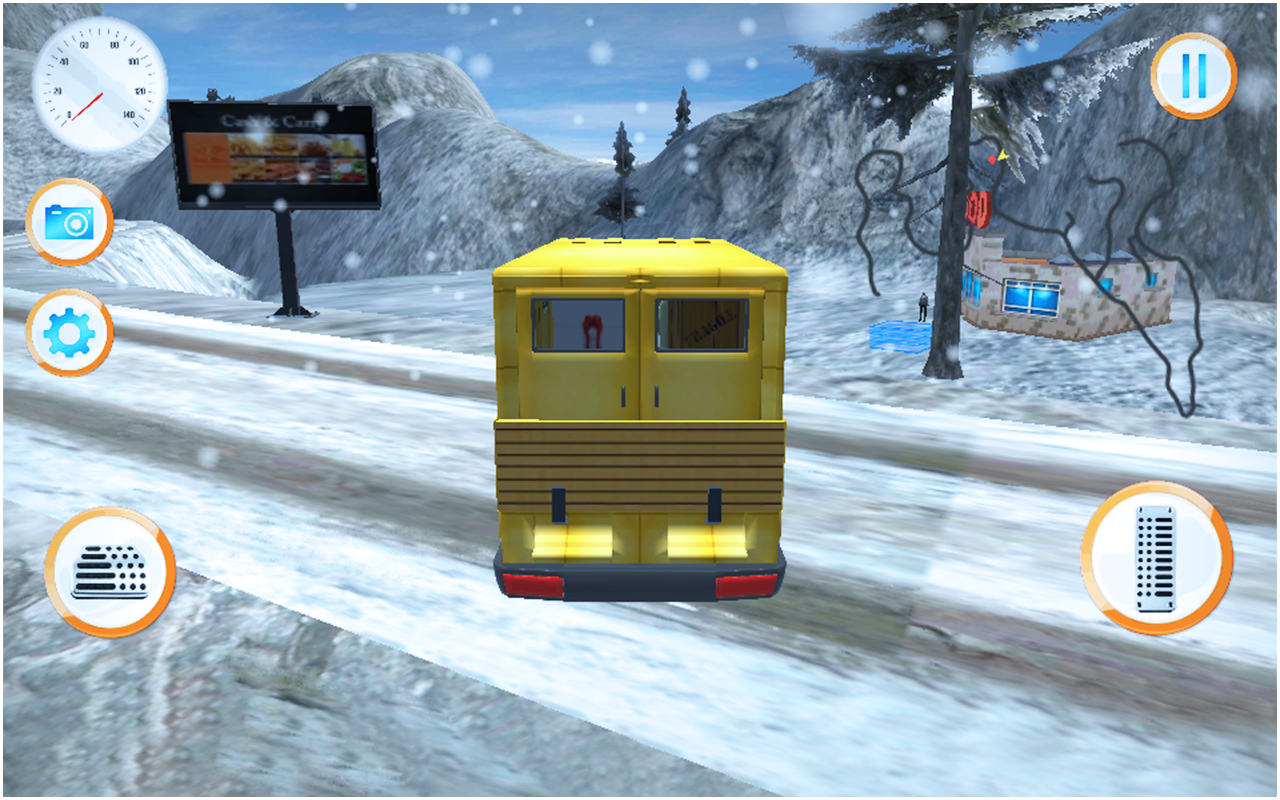
Task: Select the person standing near the building
Action: click(923, 305)
